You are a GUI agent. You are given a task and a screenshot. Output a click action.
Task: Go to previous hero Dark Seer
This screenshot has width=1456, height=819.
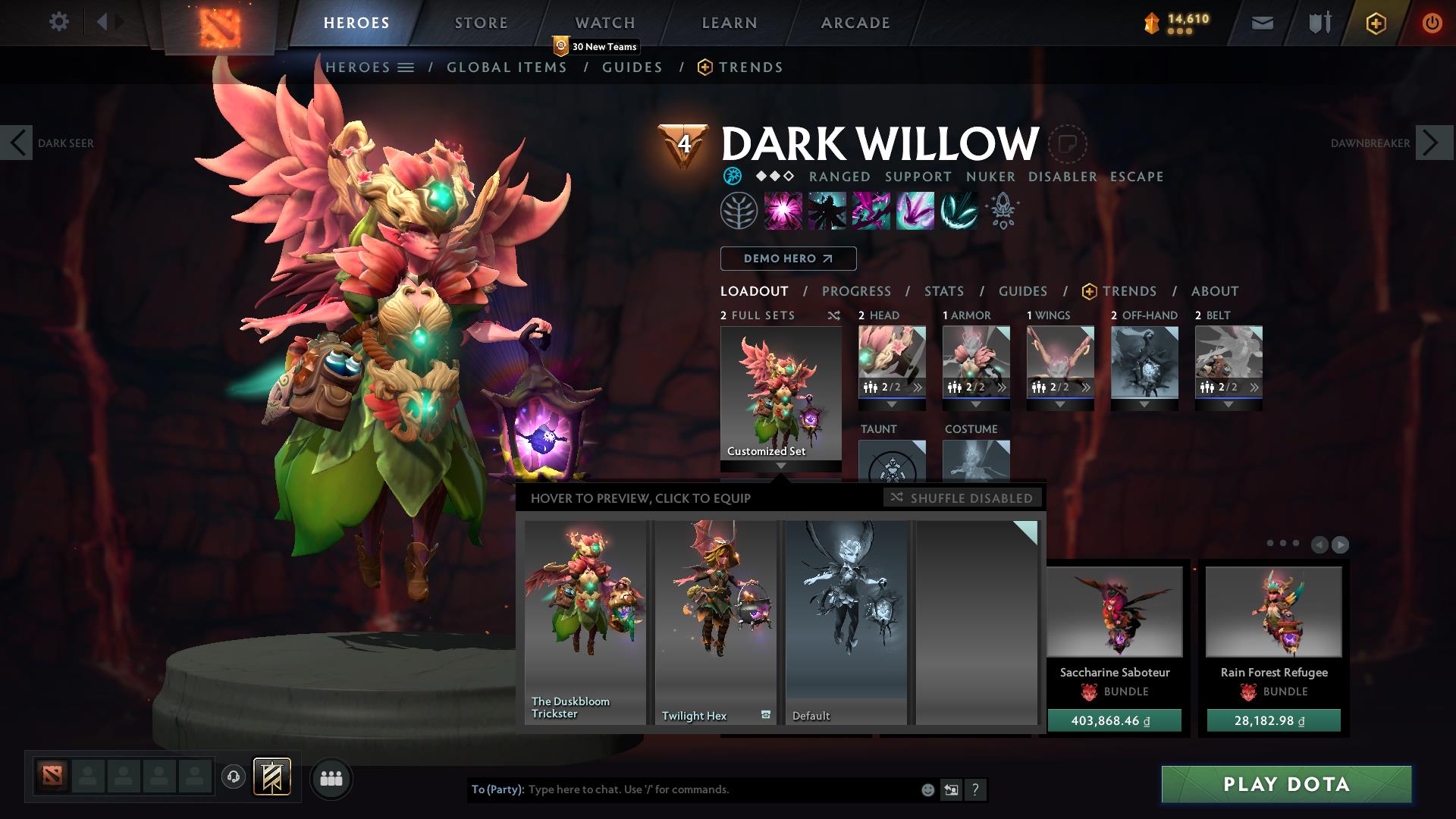[x=17, y=143]
